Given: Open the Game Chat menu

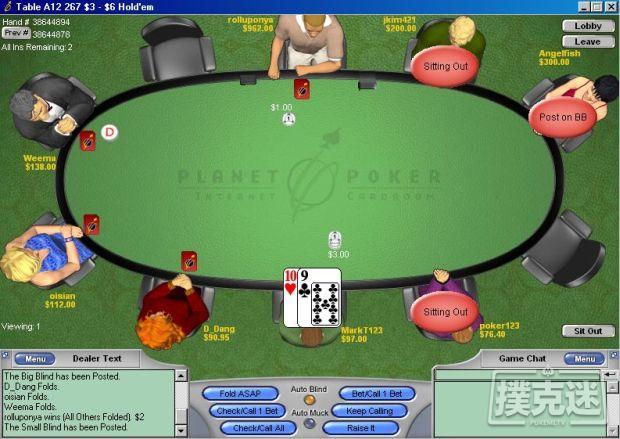Looking at the screenshot, I should pyautogui.click(x=581, y=358).
